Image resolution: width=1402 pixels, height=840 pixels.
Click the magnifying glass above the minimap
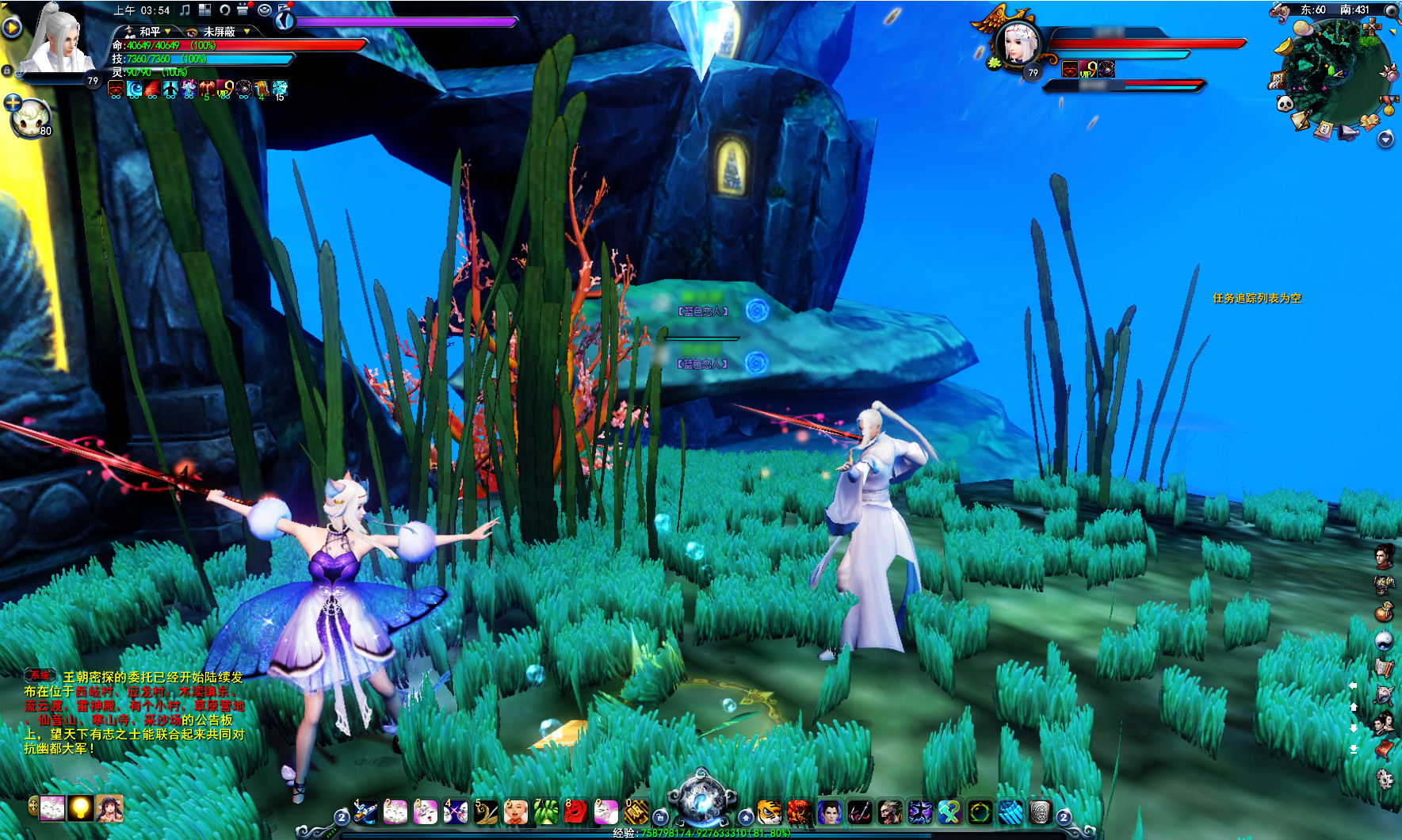1391,10
